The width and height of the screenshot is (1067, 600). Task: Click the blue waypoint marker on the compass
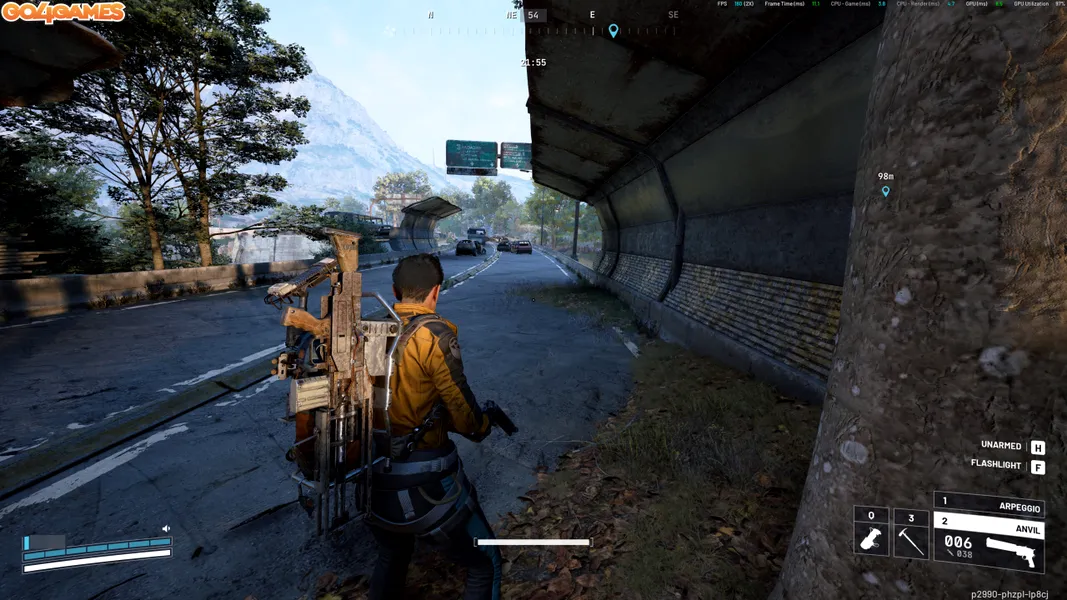coord(613,31)
